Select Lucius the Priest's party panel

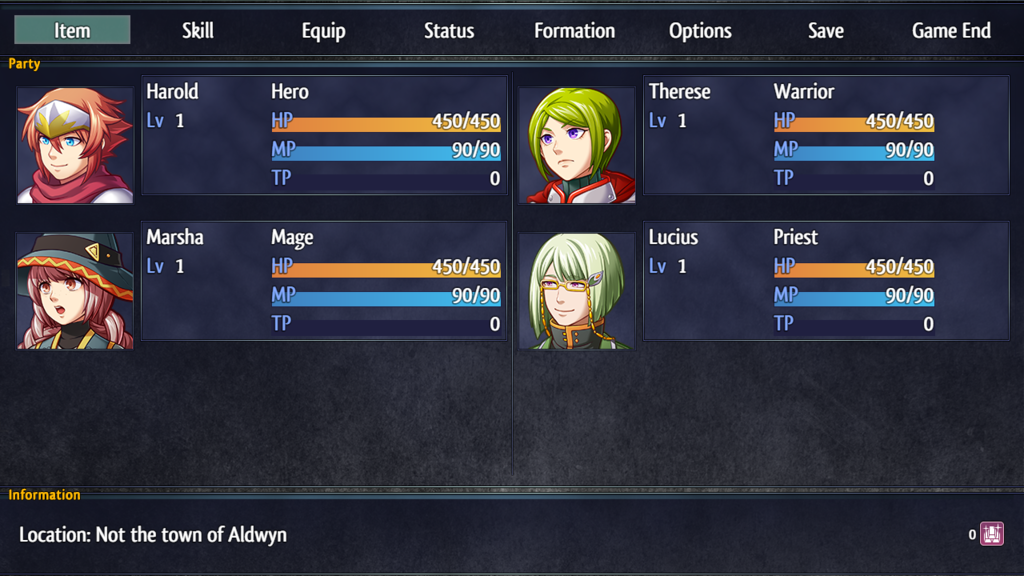826,281
